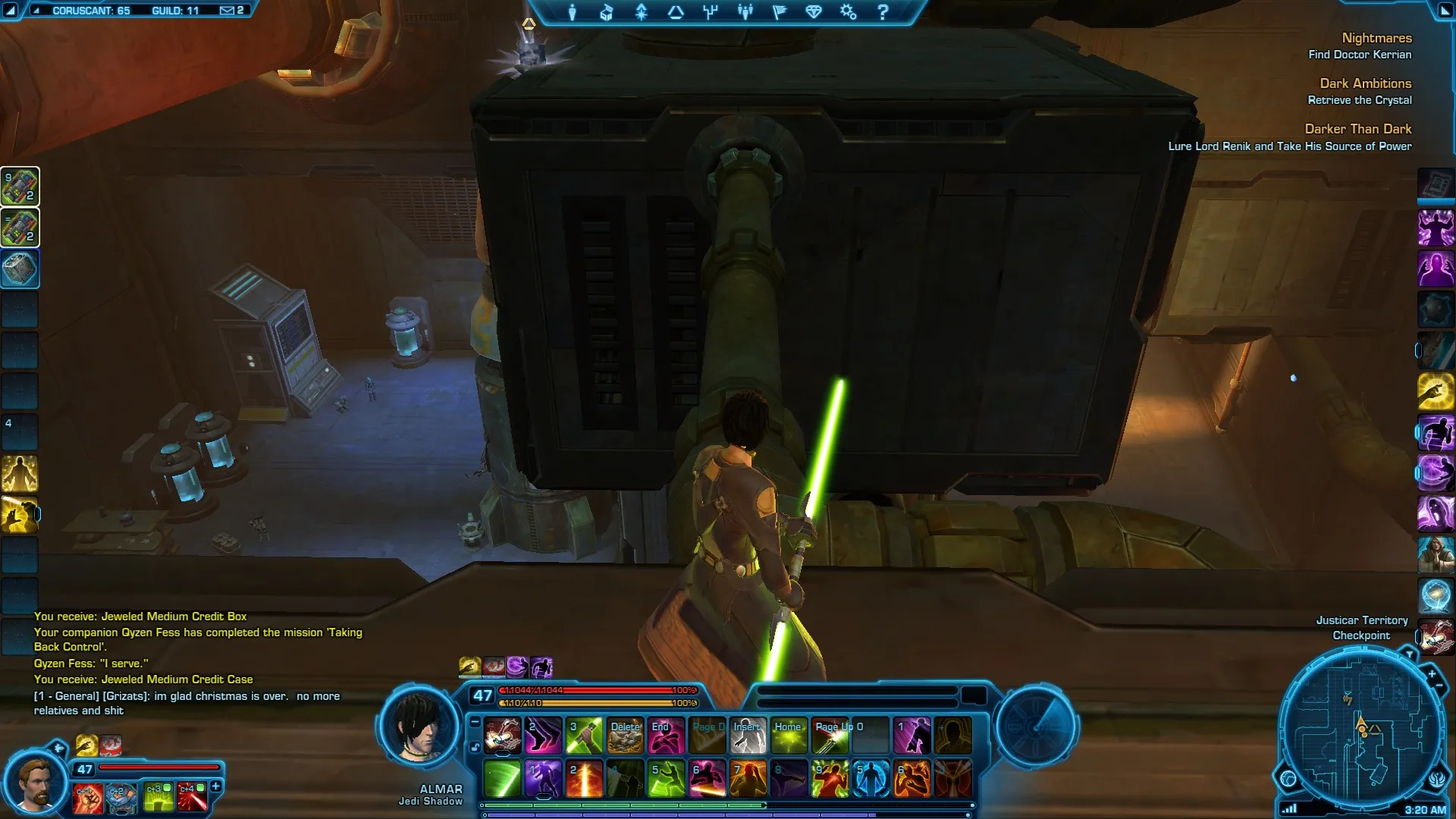
Task: Open the world map globe button
Action: [x=1288, y=779]
